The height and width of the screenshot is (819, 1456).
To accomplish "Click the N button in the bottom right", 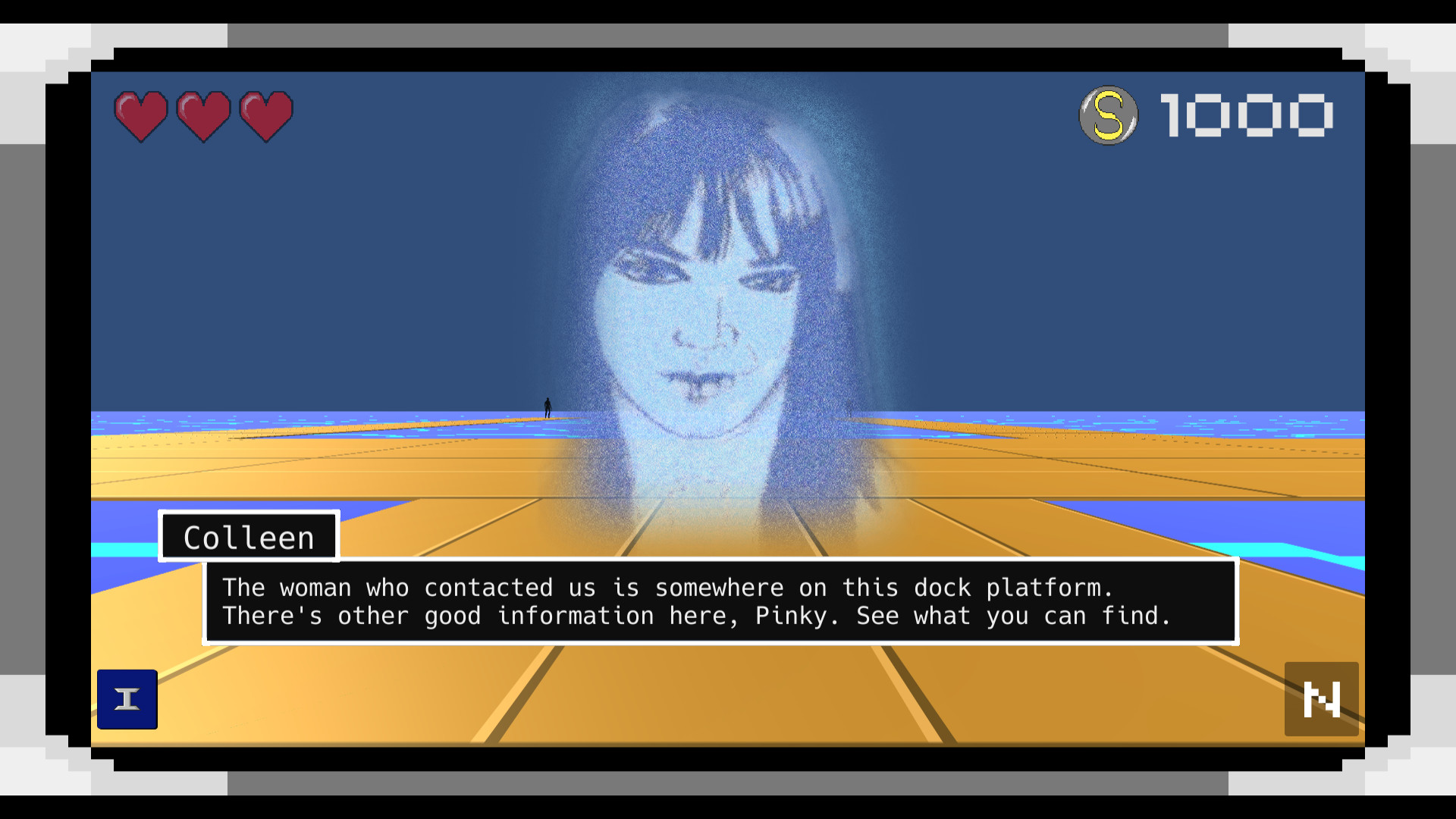I will coord(1322,699).
